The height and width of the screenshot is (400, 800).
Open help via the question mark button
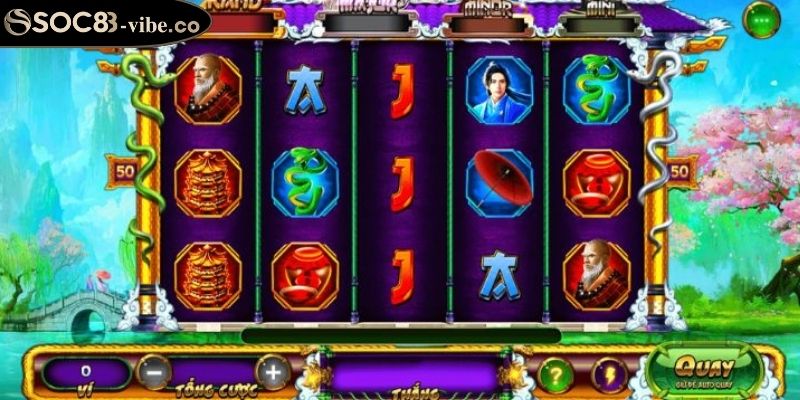click(x=556, y=374)
